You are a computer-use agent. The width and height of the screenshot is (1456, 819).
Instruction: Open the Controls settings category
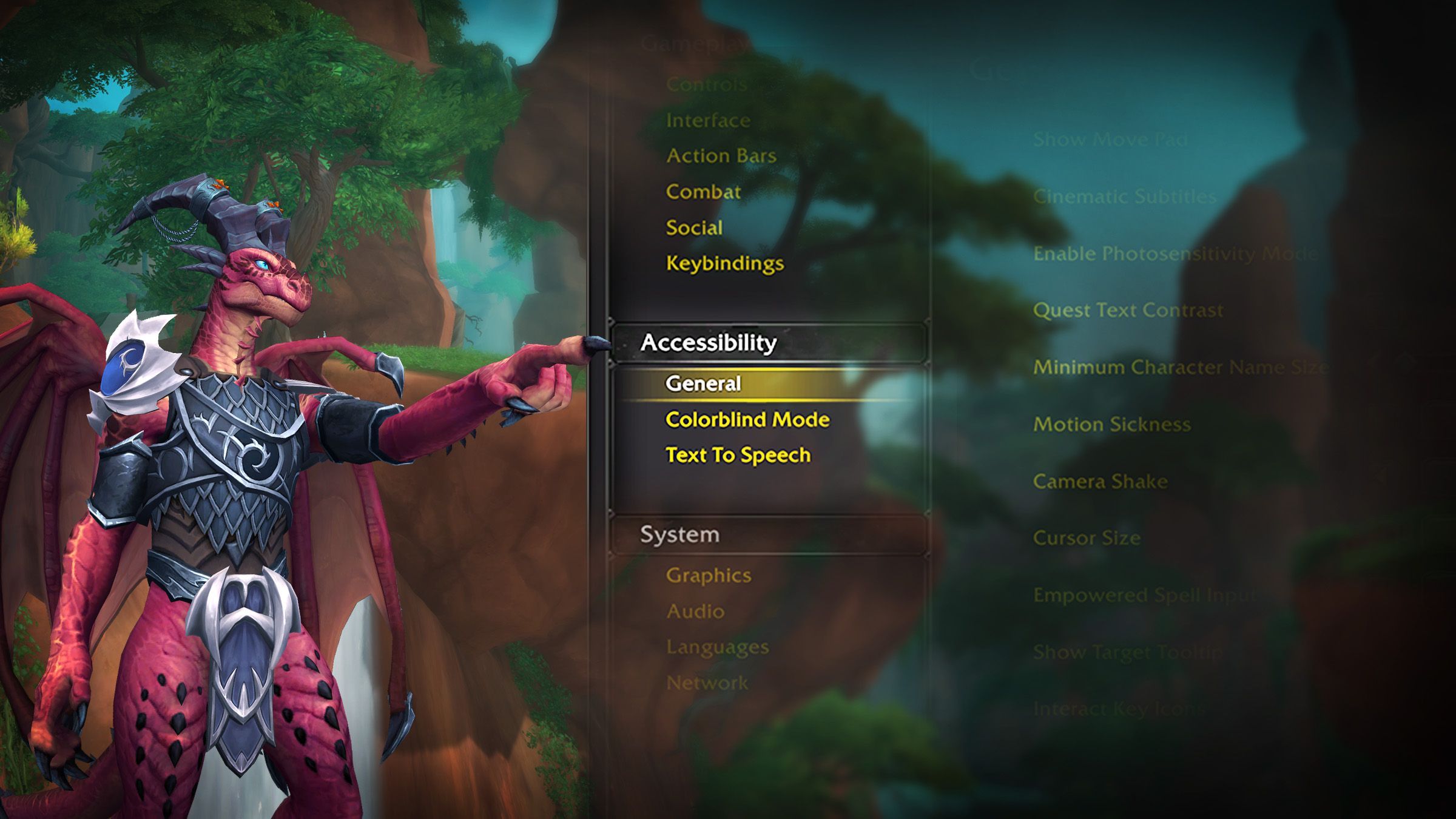707,84
